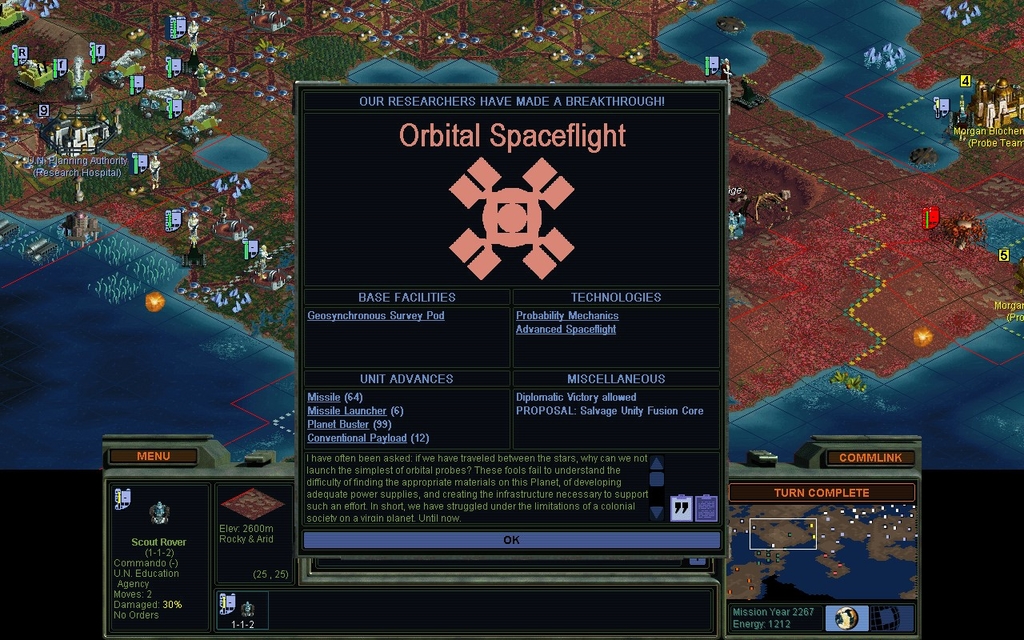
Task: View the Conventional Payload entry
Action: (357, 438)
